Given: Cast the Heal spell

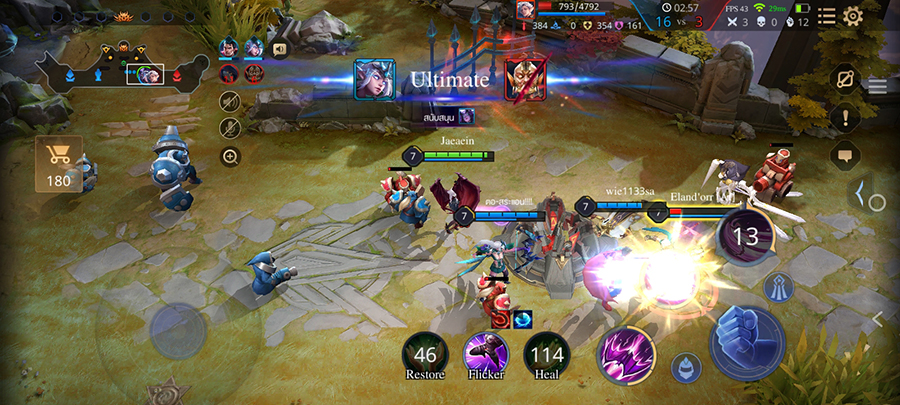Looking at the screenshot, I should (x=547, y=354).
